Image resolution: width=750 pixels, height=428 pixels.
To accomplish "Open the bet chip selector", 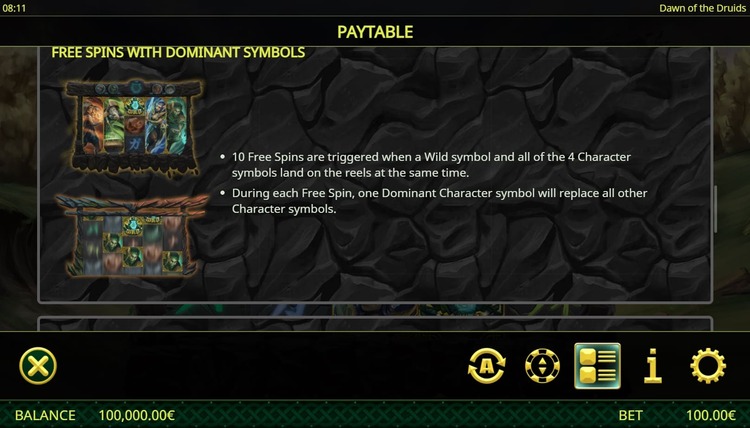I will pos(542,367).
